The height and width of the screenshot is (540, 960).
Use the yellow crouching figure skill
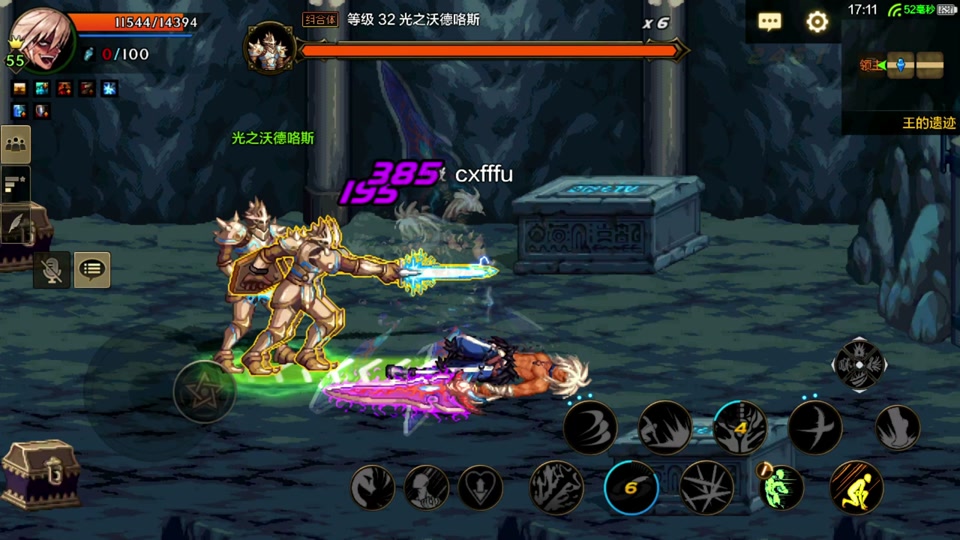(856, 488)
